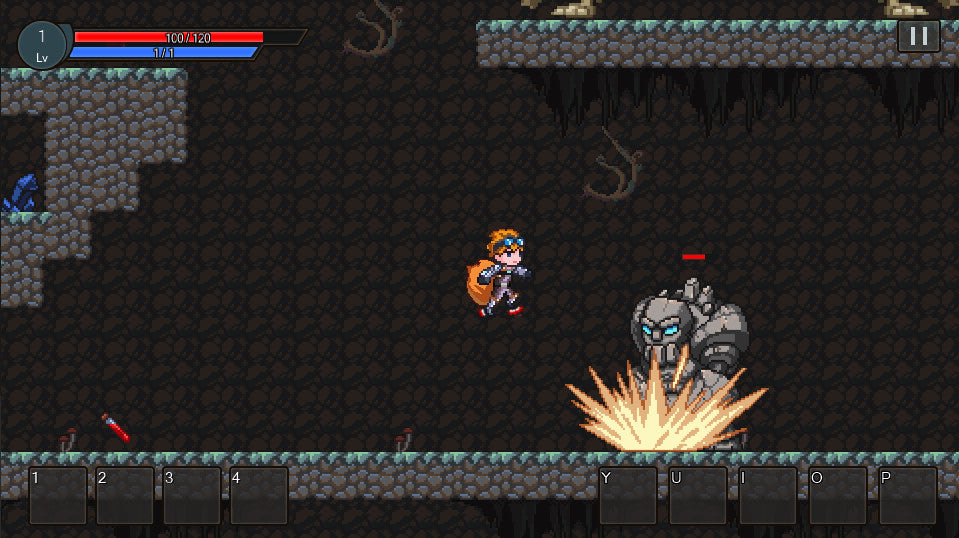Select the skill slot labeled Y
Screen dimensions: 959x538
point(628,495)
